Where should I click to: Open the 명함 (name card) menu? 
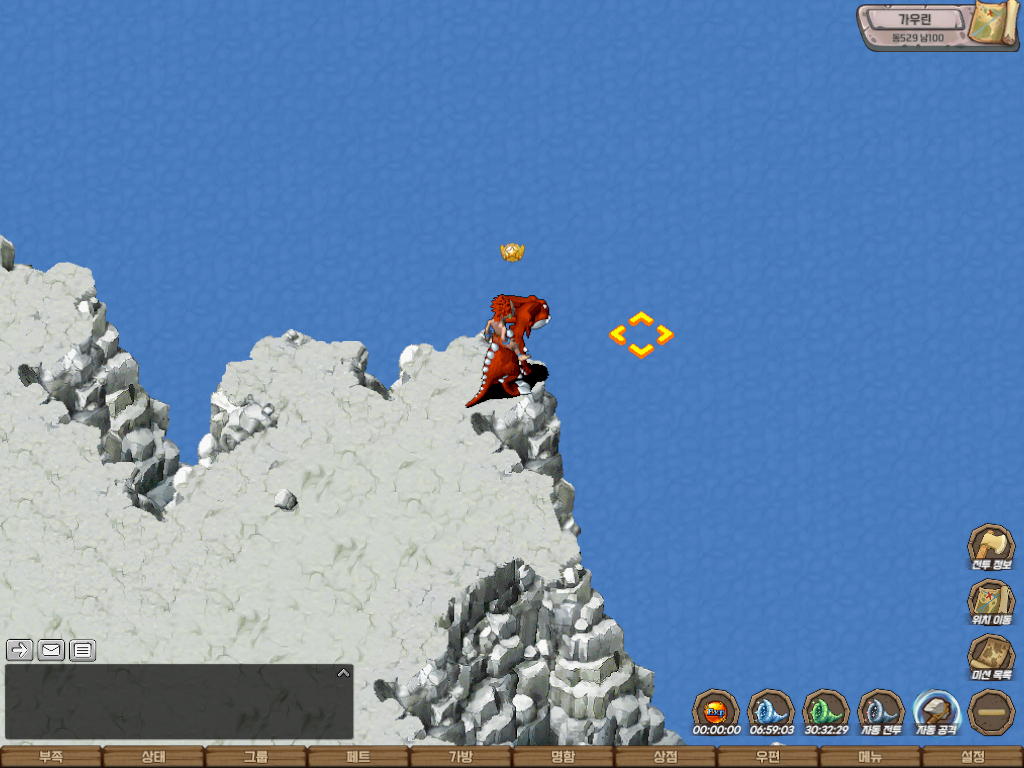(563, 757)
